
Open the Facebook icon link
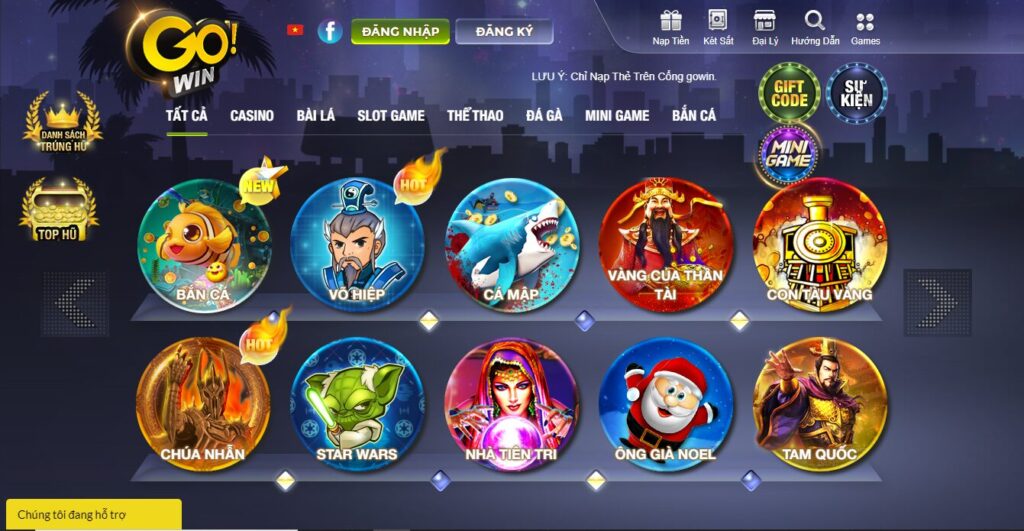coord(330,31)
